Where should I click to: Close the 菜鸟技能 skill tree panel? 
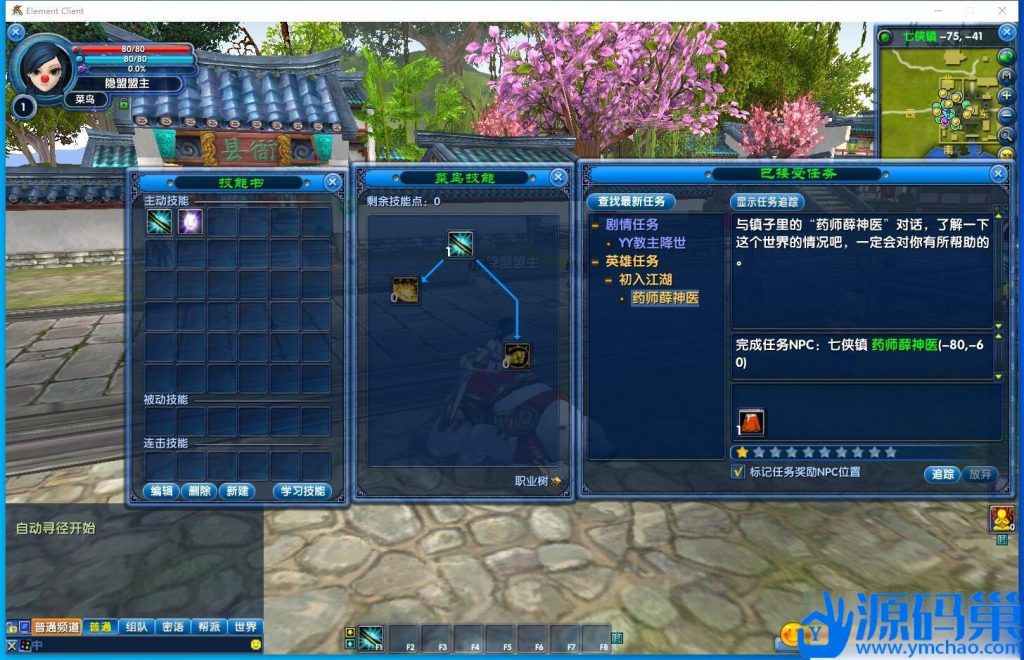click(x=558, y=177)
